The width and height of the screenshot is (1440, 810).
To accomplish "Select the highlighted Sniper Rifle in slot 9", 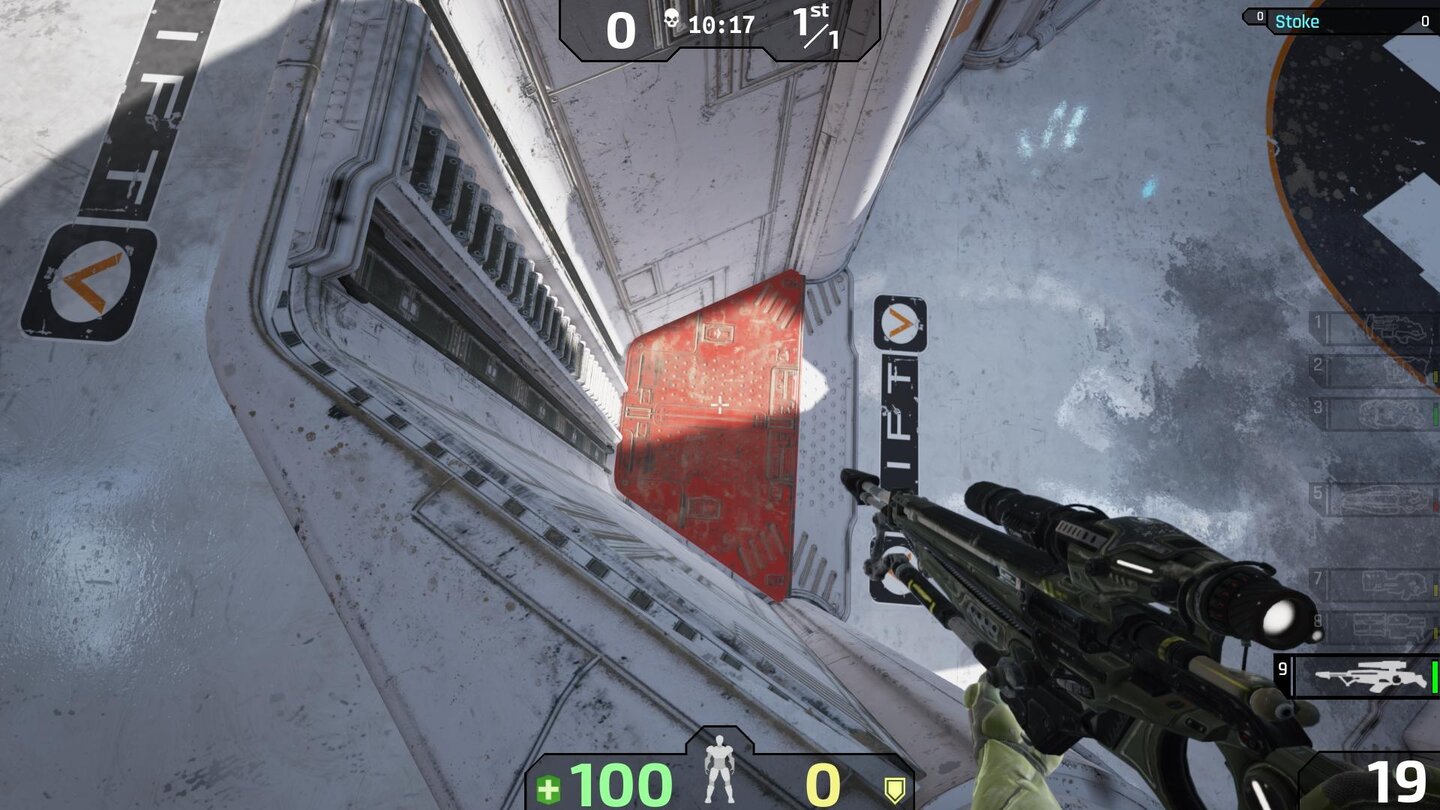I will click(1370, 676).
